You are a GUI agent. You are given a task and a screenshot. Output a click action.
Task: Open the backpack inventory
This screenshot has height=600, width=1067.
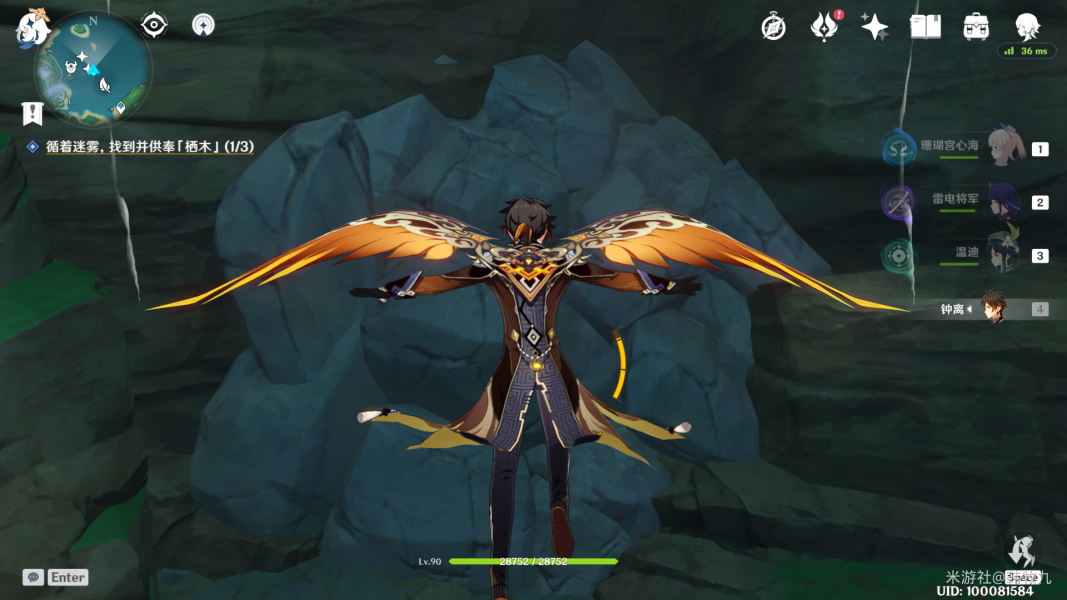pos(976,27)
